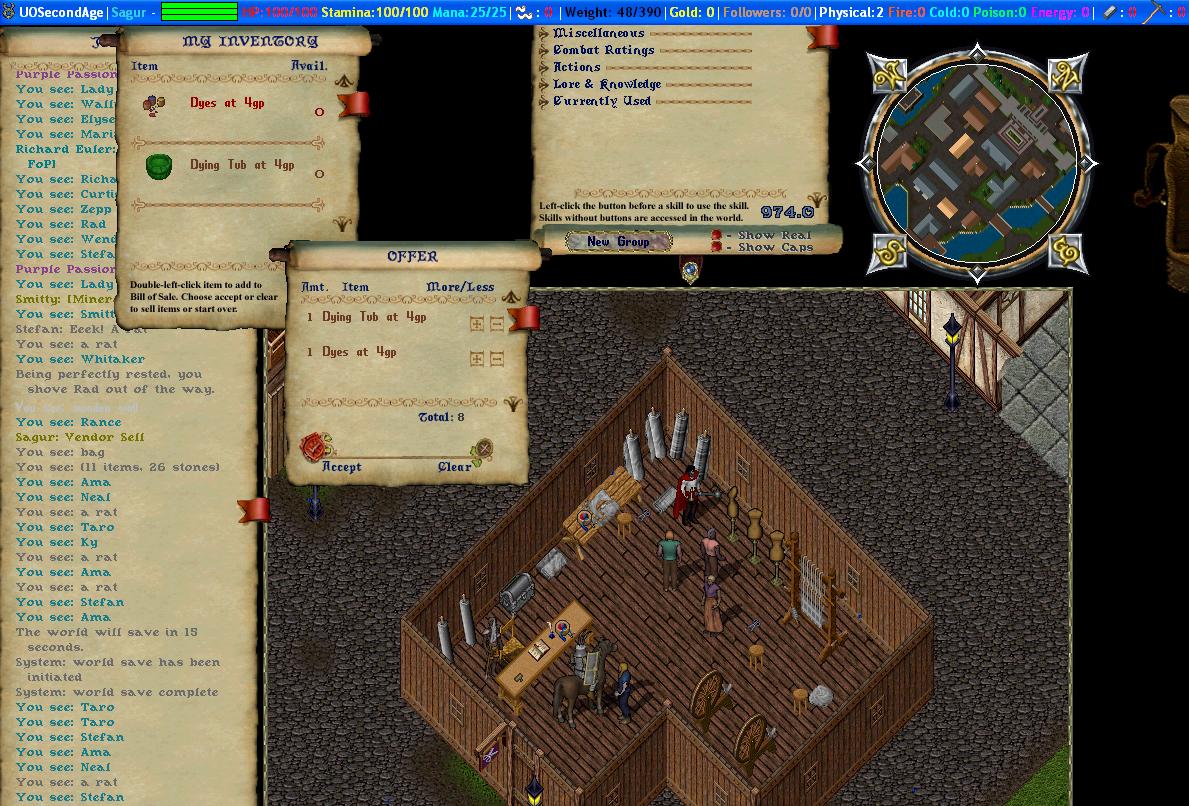Click the Offer list scroll-down arrow
This screenshot has width=1189, height=806.
click(x=513, y=404)
